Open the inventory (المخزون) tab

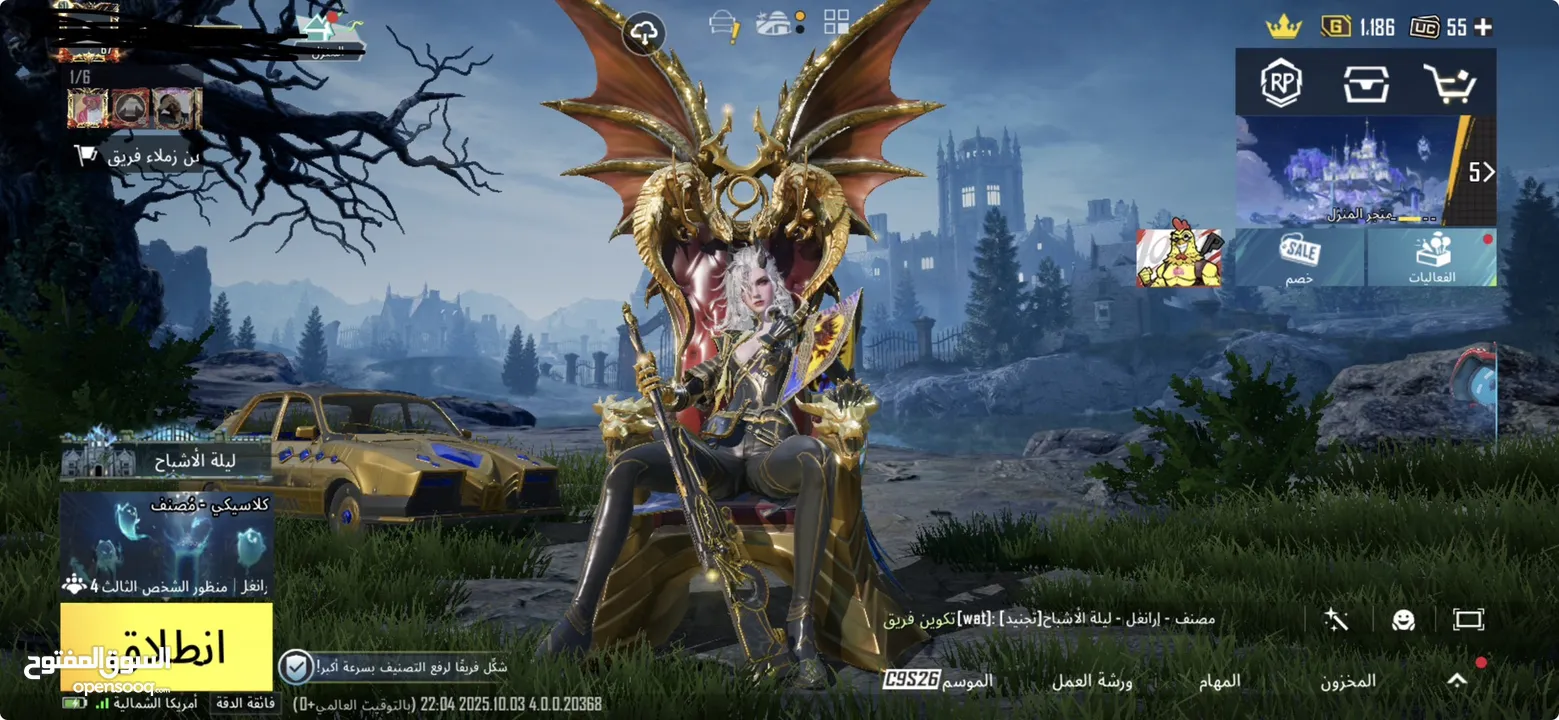click(1347, 681)
